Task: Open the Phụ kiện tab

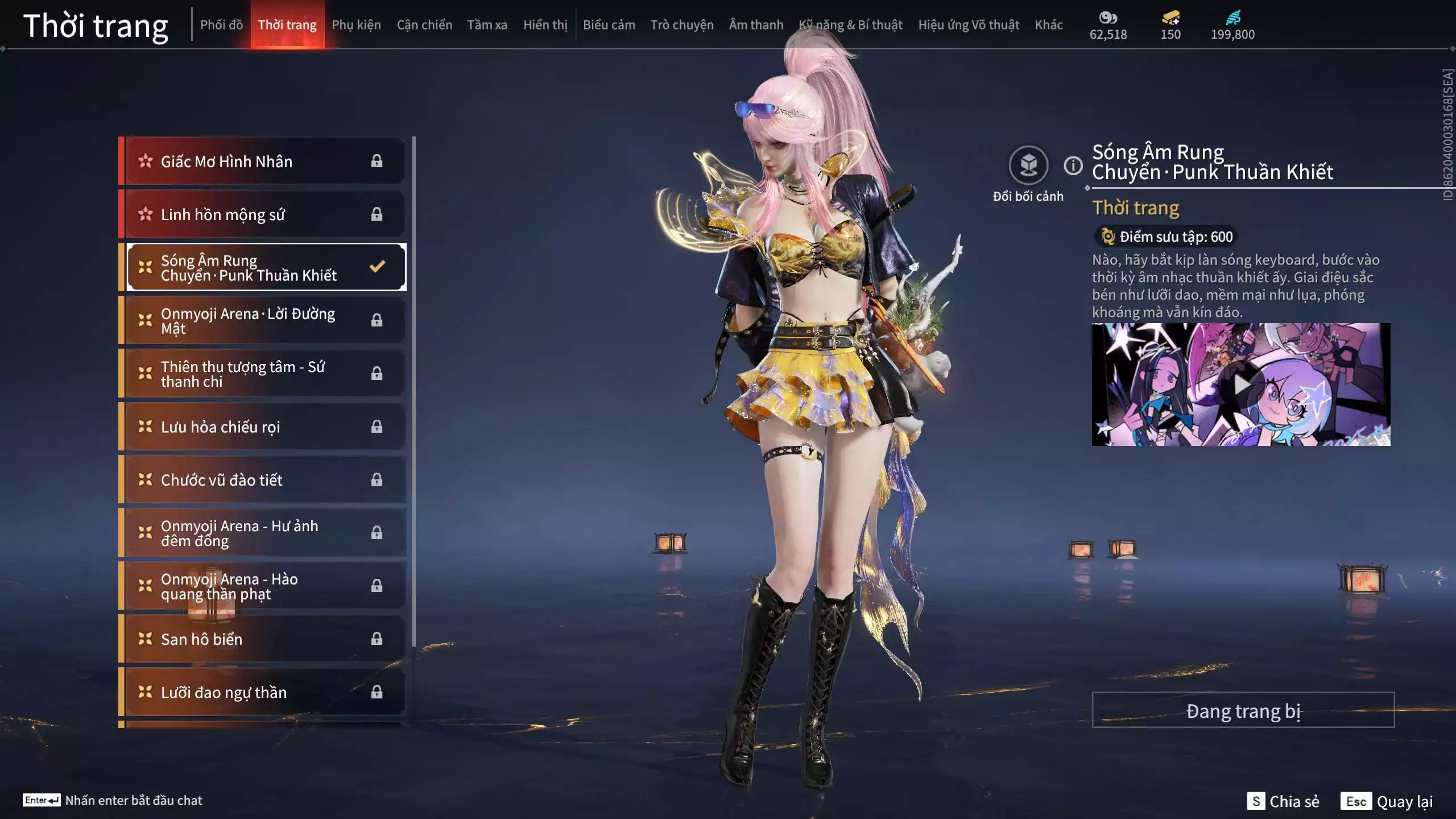Action: 356,25
